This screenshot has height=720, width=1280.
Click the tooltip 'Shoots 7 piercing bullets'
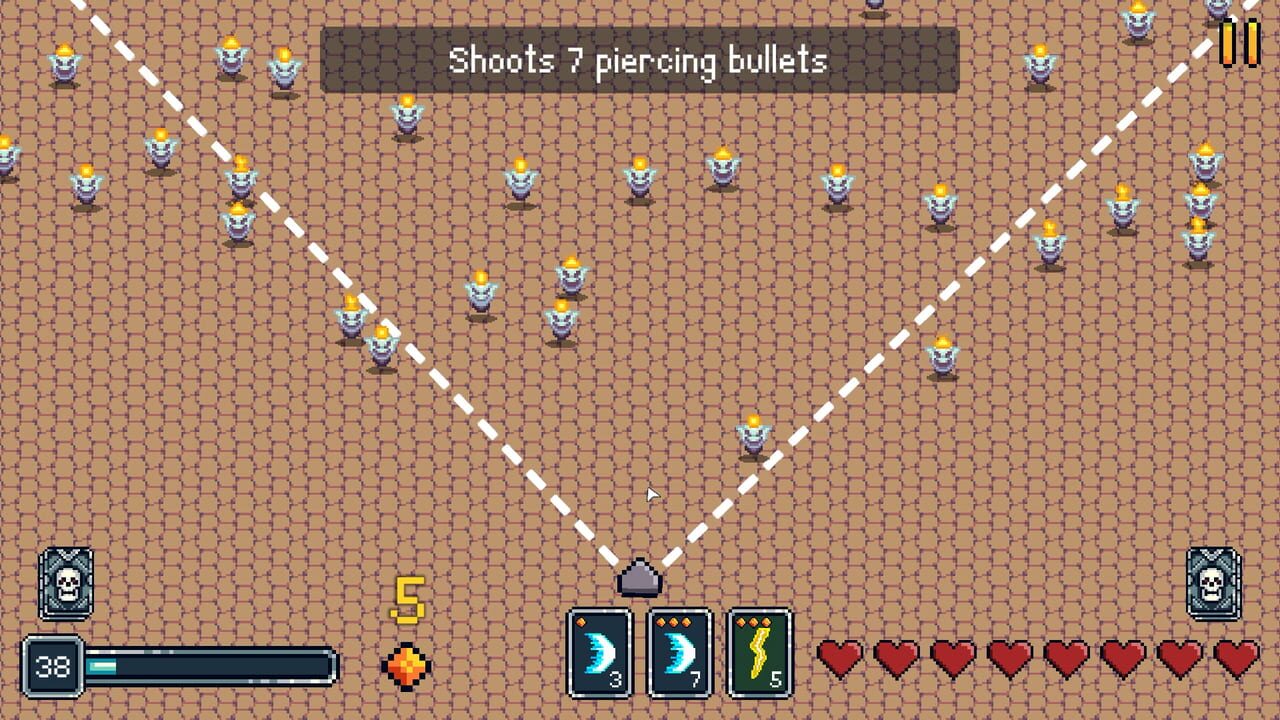point(639,61)
